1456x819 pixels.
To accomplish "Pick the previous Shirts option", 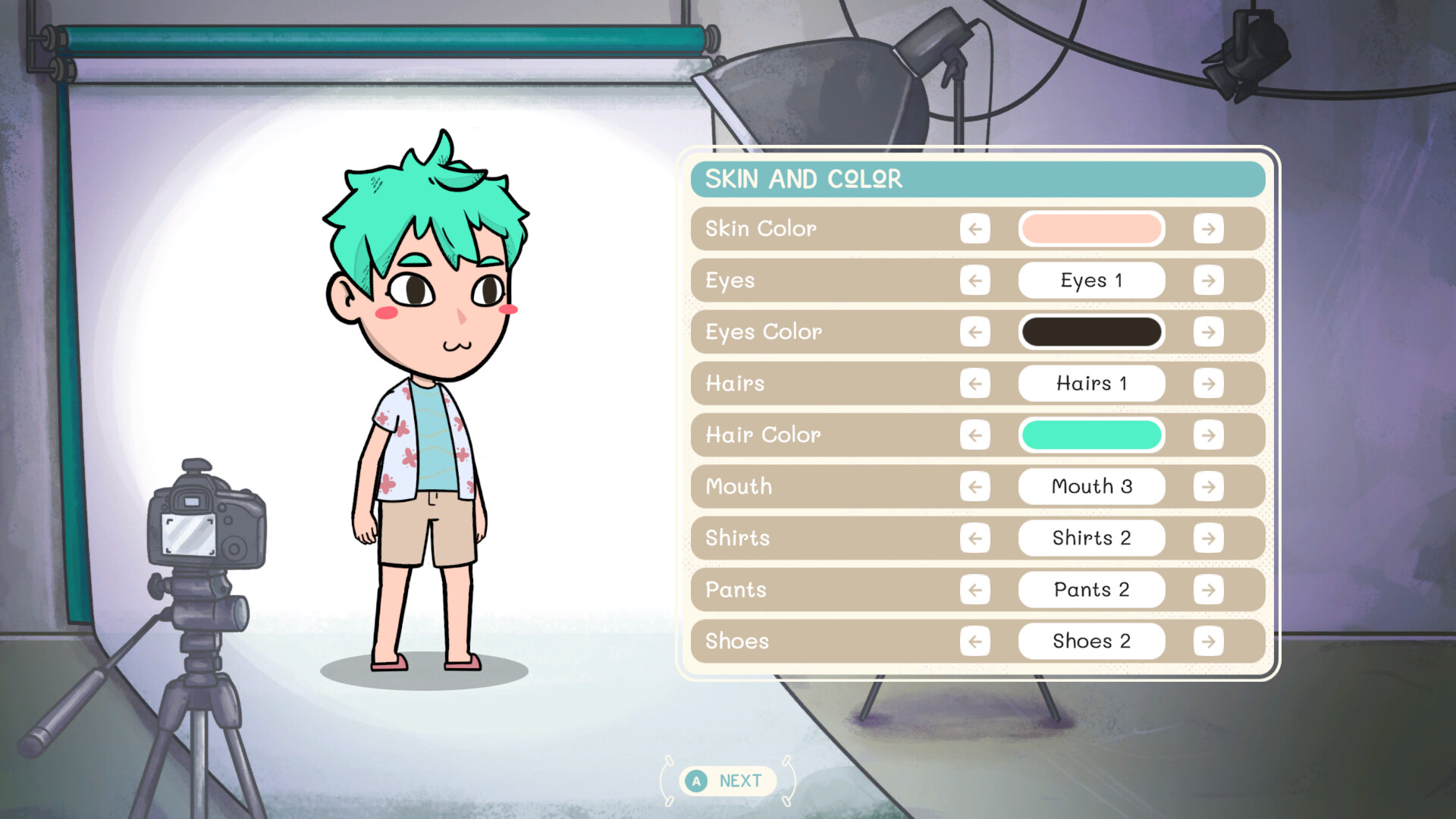I will [x=975, y=538].
